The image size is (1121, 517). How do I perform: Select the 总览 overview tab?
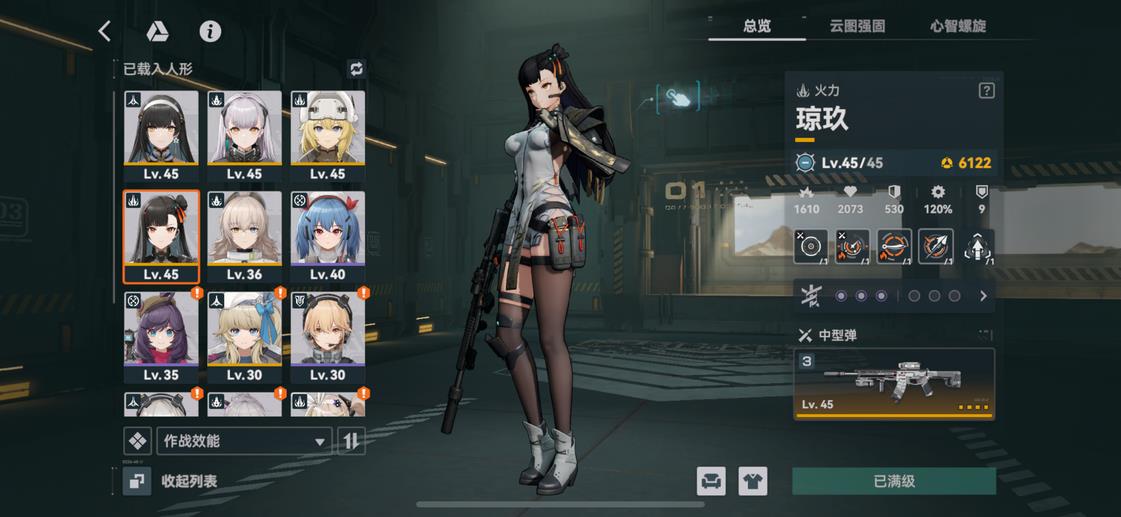pyautogui.click(x=757, y=27)
